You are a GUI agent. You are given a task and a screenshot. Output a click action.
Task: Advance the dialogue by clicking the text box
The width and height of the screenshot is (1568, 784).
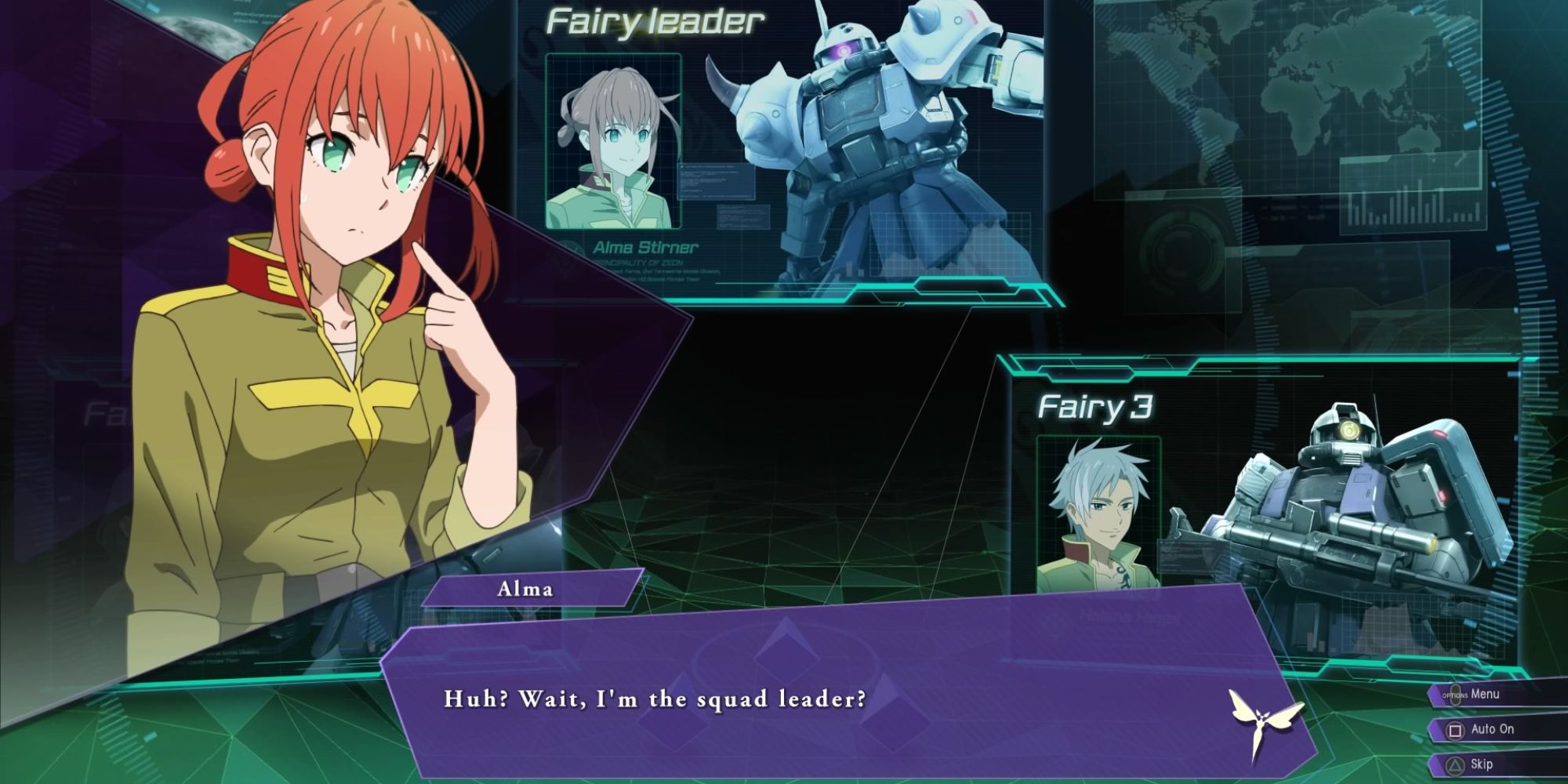point(784,698)
